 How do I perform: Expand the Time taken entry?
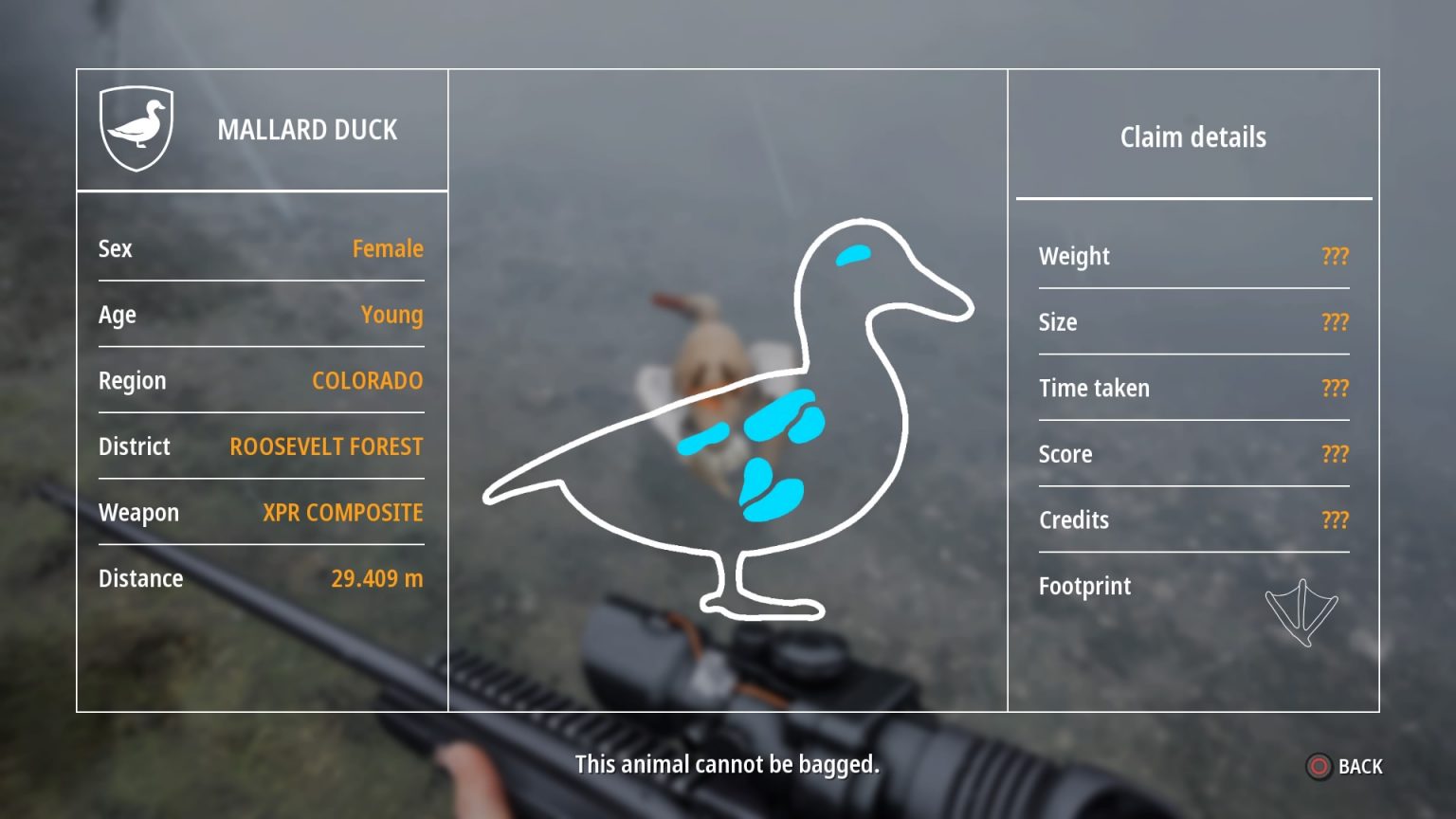pos(1334,388)
